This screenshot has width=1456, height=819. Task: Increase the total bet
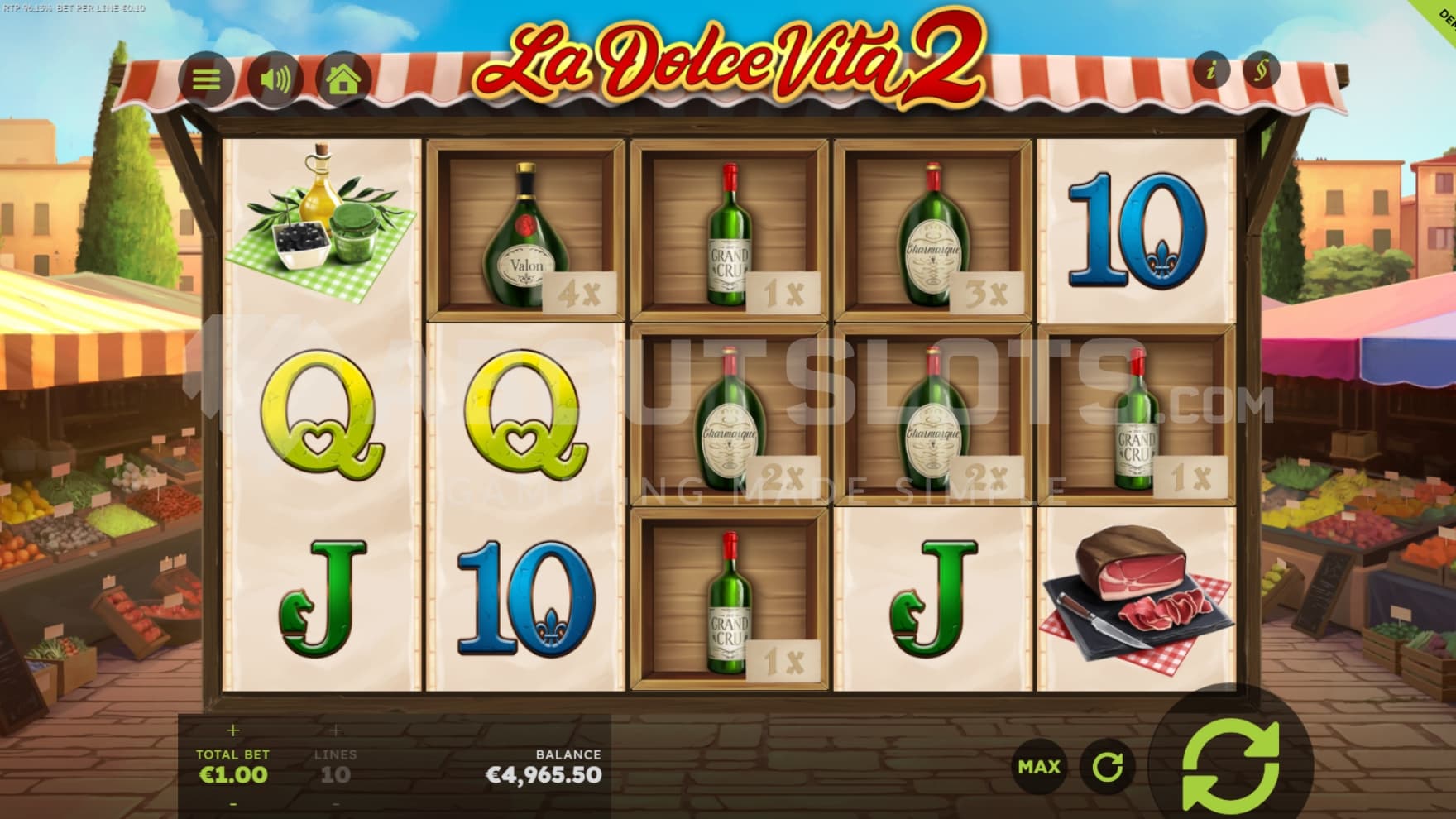[232, 730]
